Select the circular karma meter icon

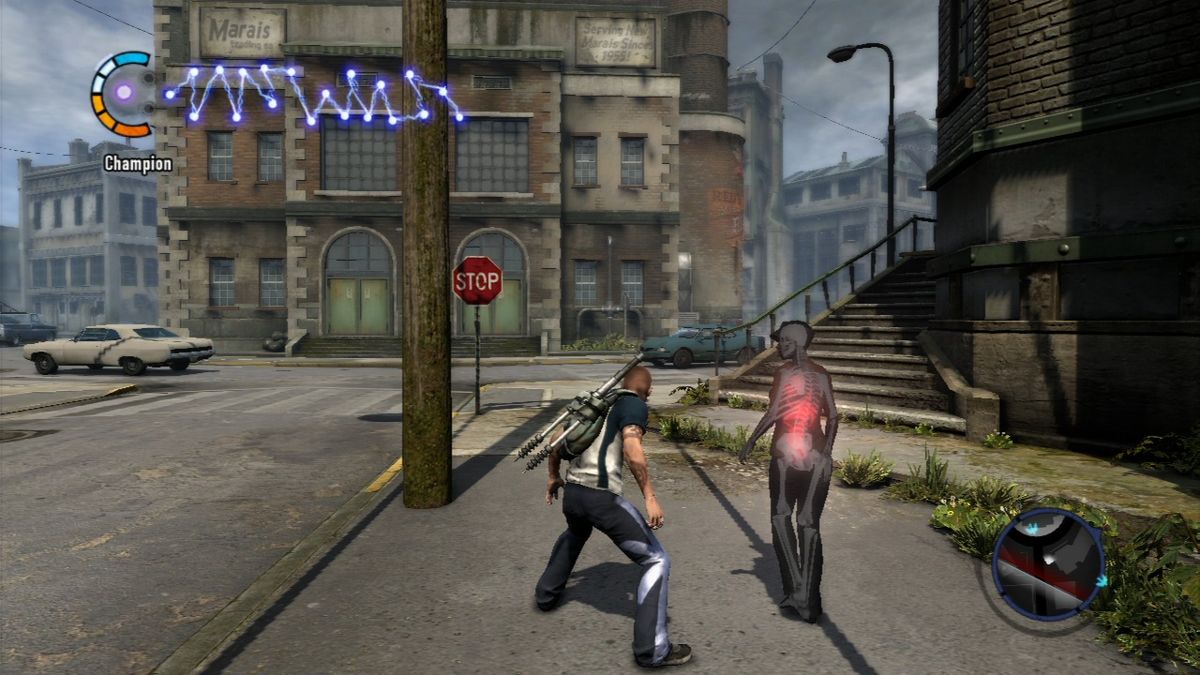click(124, 93)
